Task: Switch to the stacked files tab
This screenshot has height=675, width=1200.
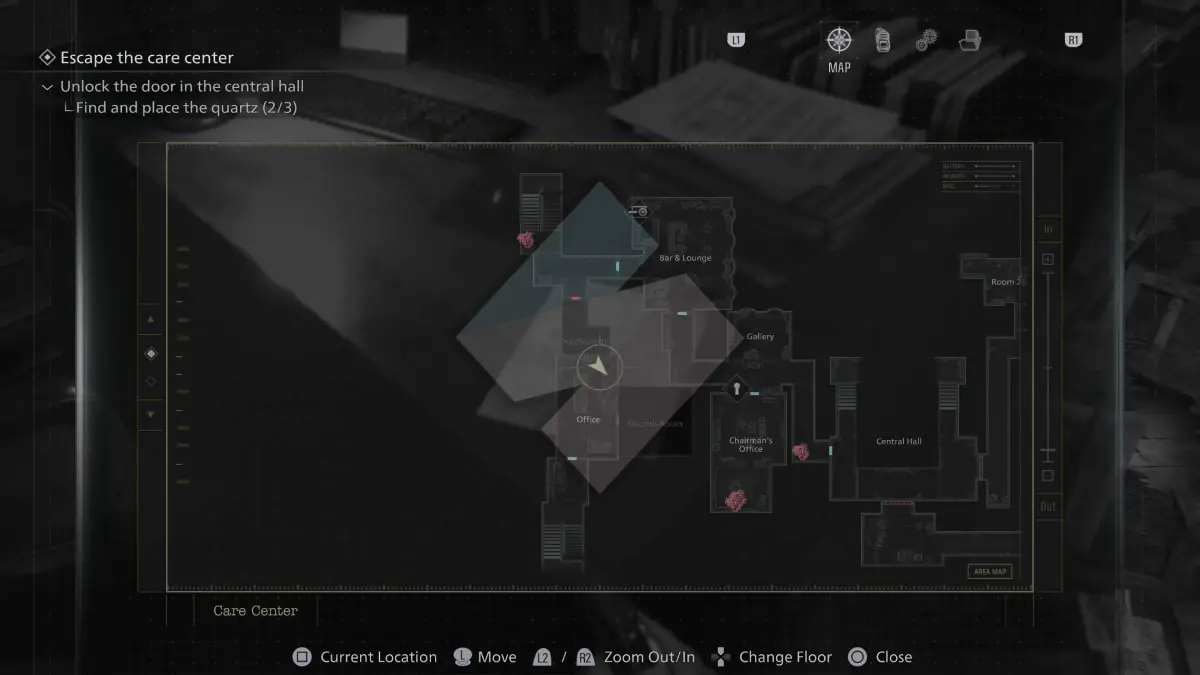Action: pyautogui.click(x=883, y=40)
